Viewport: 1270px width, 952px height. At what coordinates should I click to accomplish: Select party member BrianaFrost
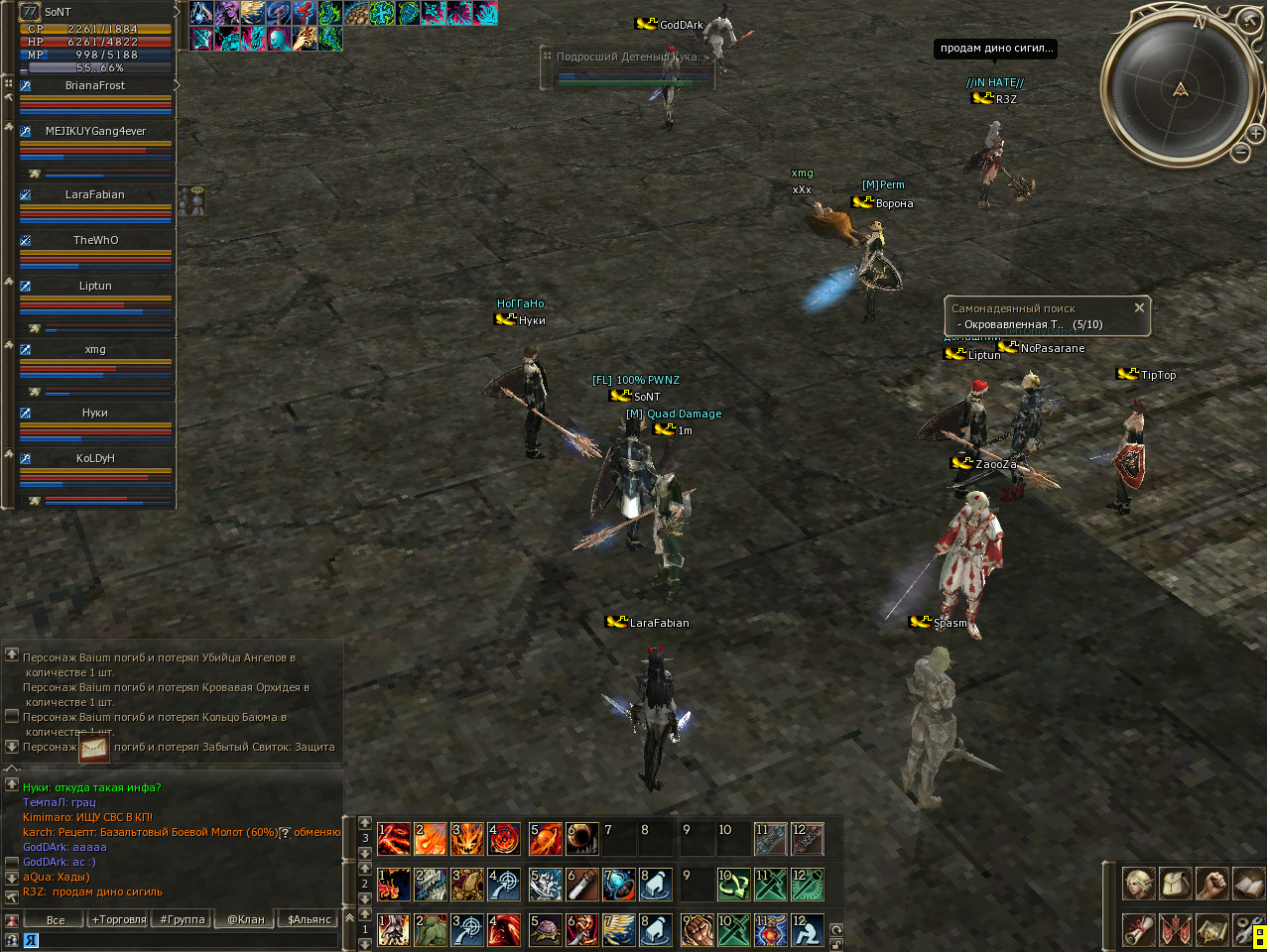[x=95, y=86]
